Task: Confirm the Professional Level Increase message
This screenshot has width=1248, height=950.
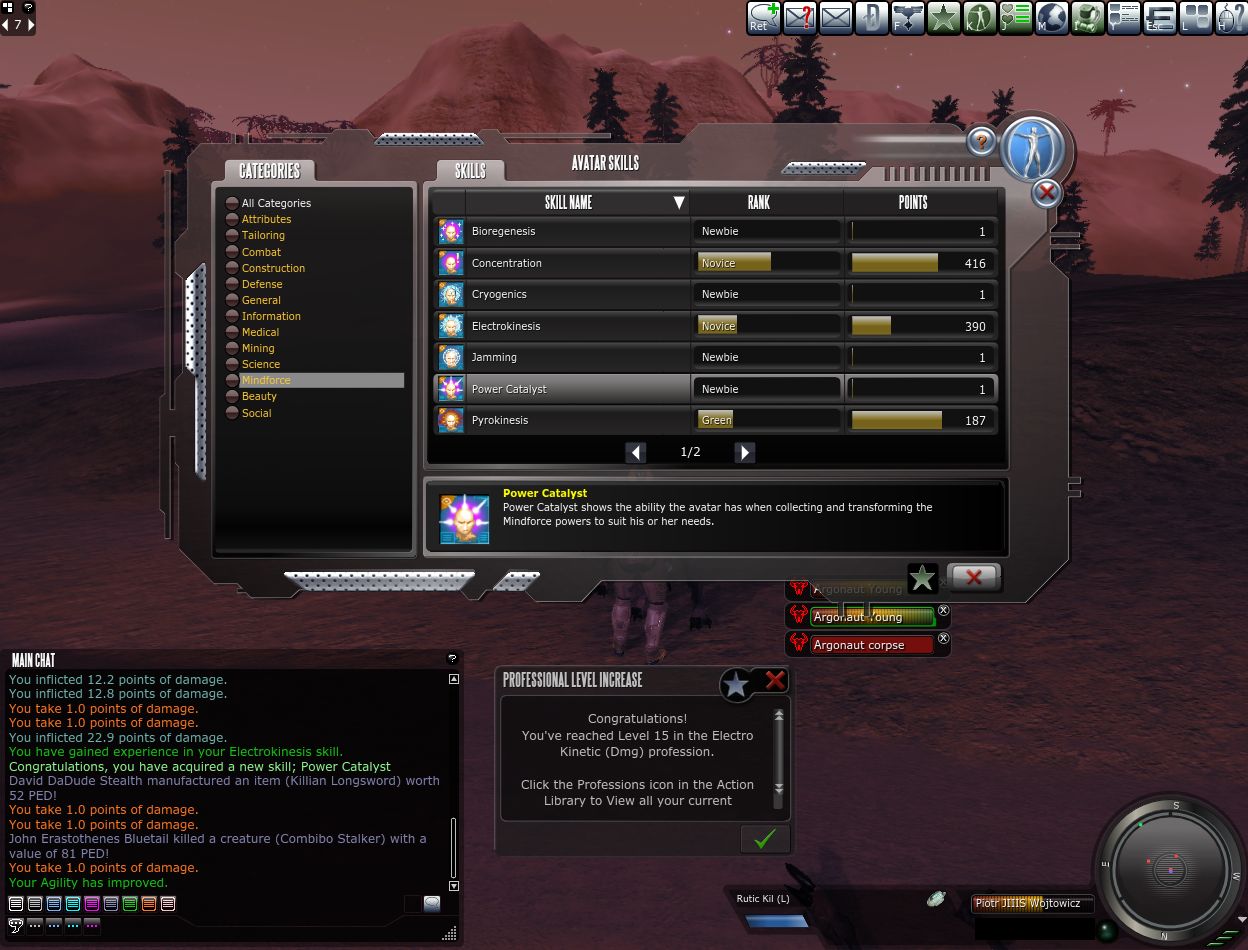Action: pyautogui.click(x=764, y=838)
